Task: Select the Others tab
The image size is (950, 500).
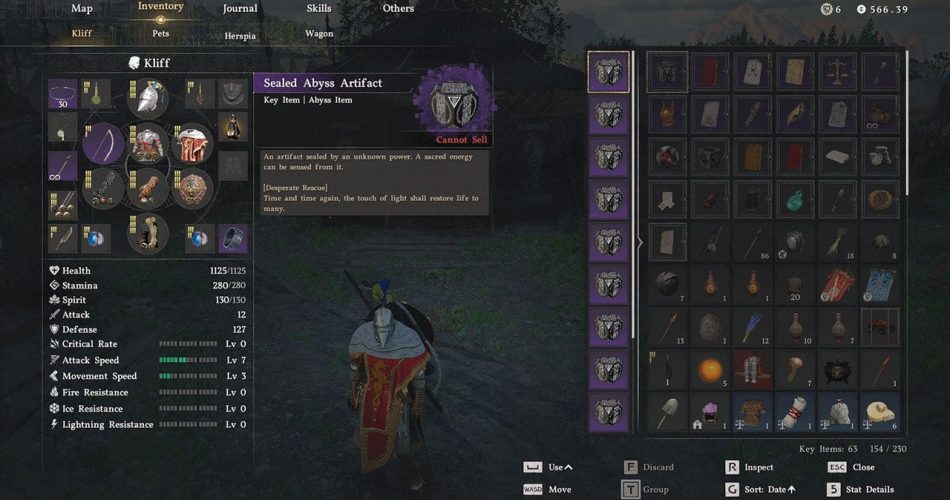Action: pos(398,9)
